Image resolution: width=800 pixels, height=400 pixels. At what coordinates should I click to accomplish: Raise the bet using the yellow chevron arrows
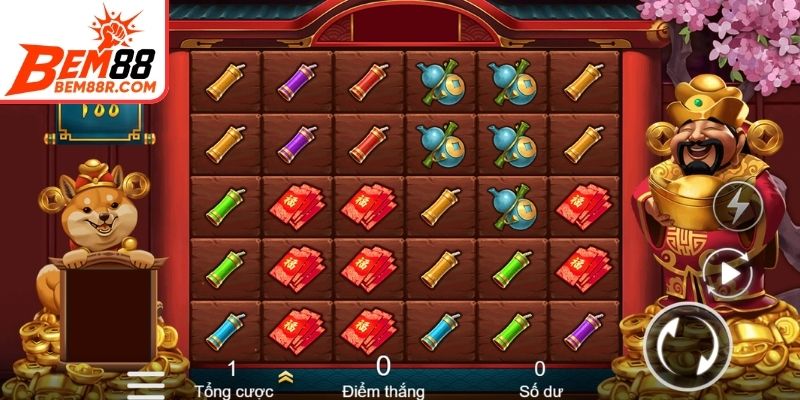(285, 377)
